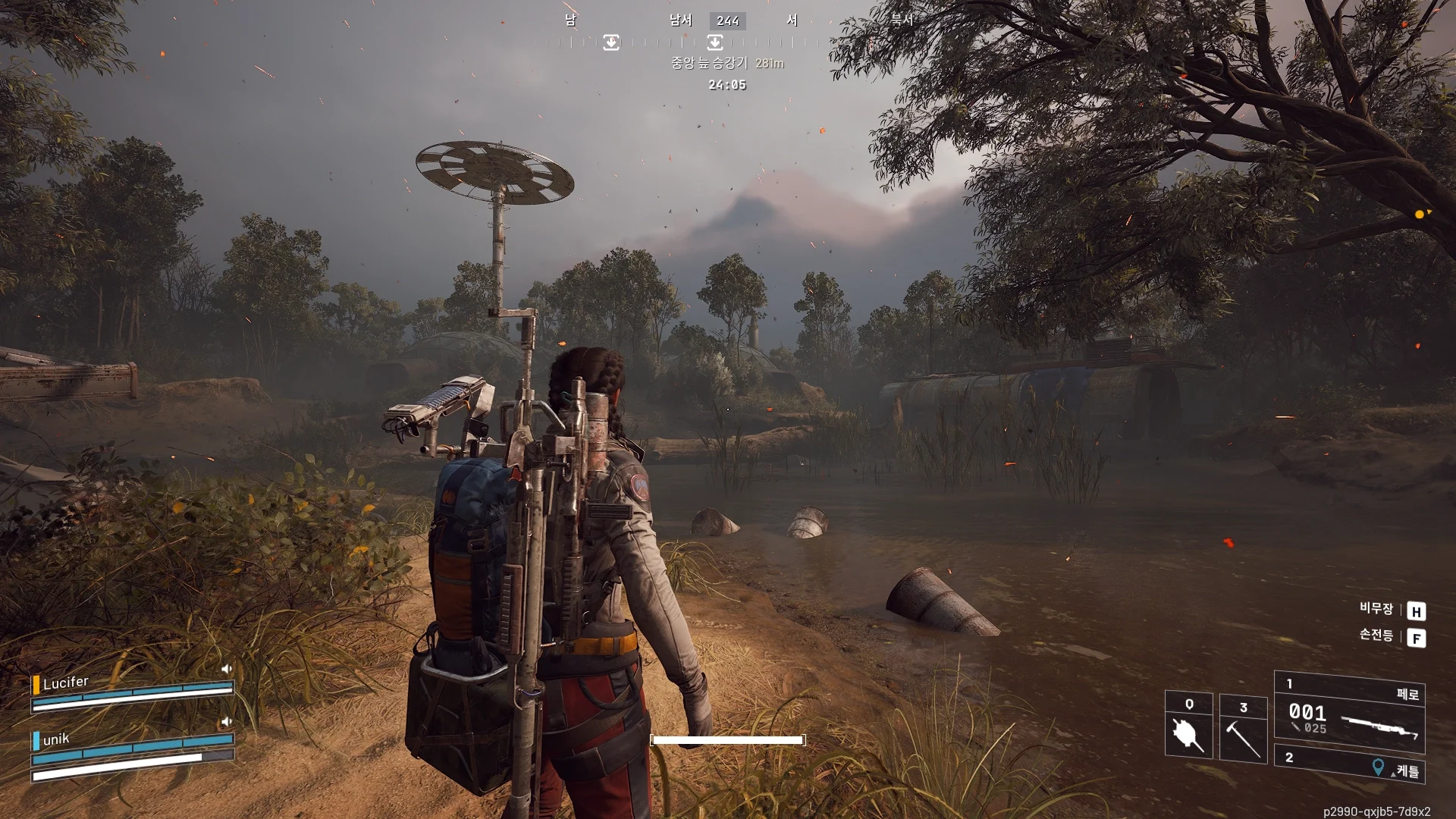Select the hammer tool in slot 3
Image resolution: width=1456 pixels, height=819 pixels.
[1243, 730]
